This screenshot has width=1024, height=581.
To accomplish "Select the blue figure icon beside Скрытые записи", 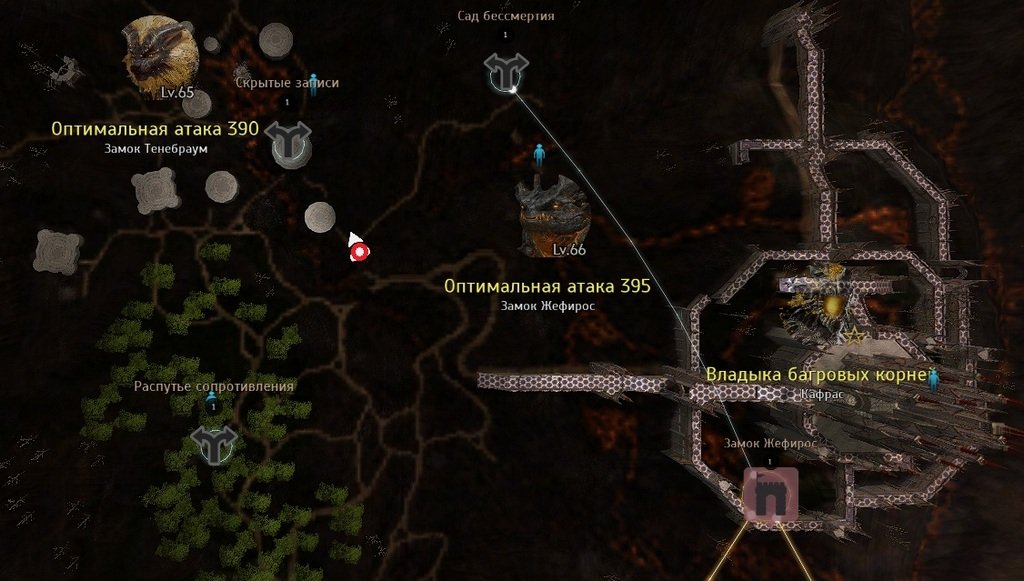I will [313, 82].
